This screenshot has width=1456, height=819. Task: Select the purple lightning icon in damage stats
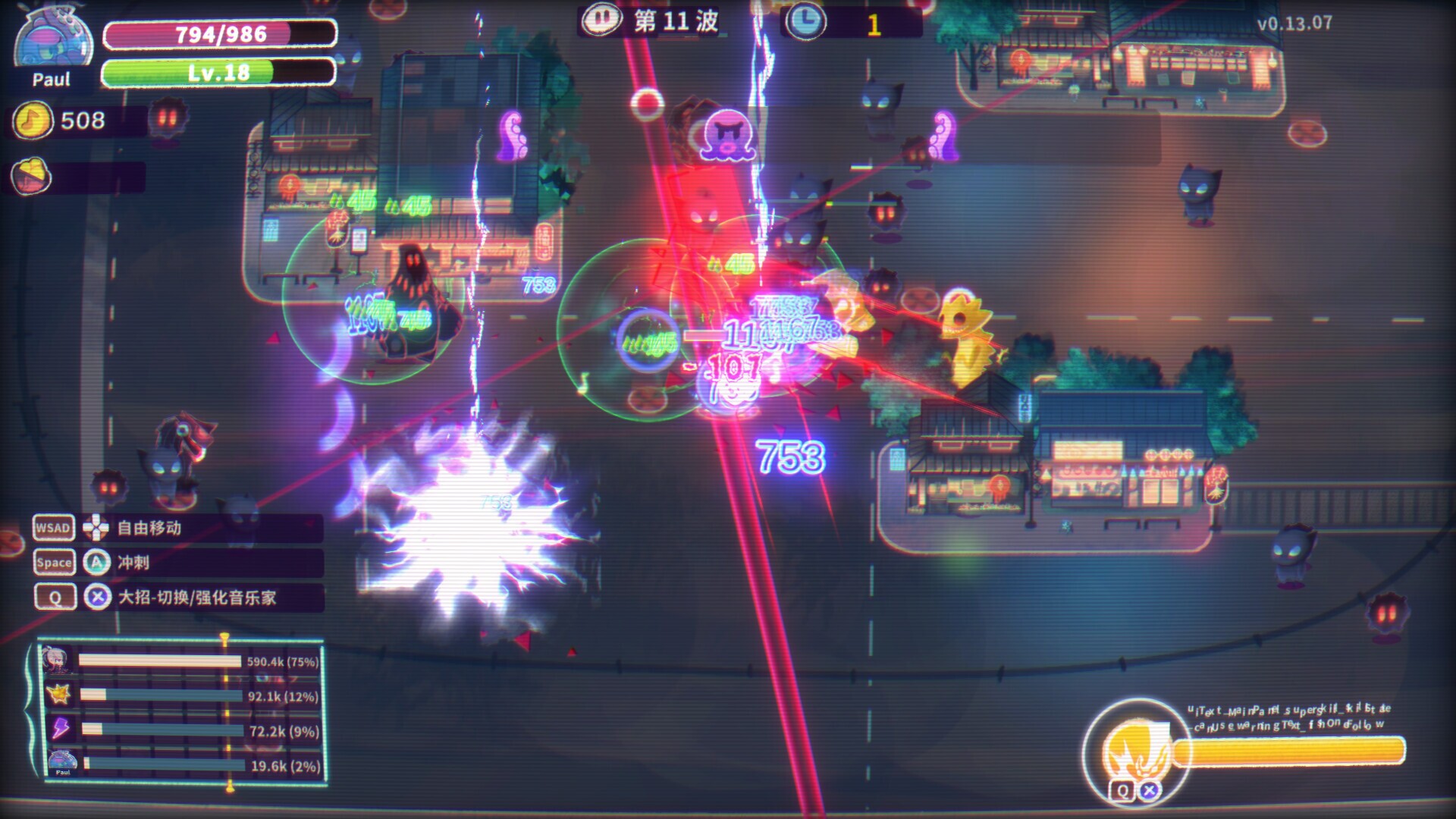point(60,730)
